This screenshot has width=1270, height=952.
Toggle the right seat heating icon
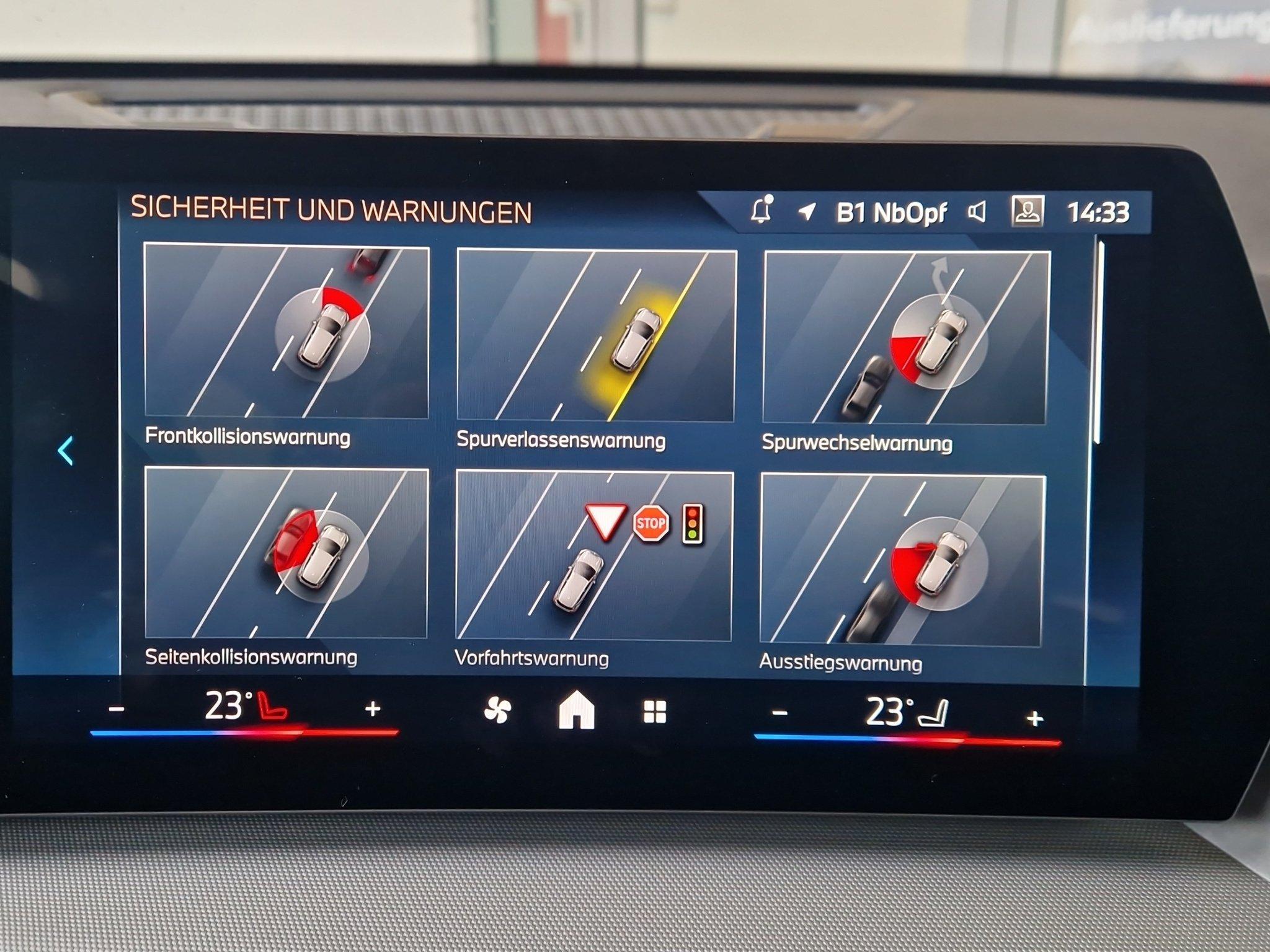pyautogui.click(x=934, y=713)
